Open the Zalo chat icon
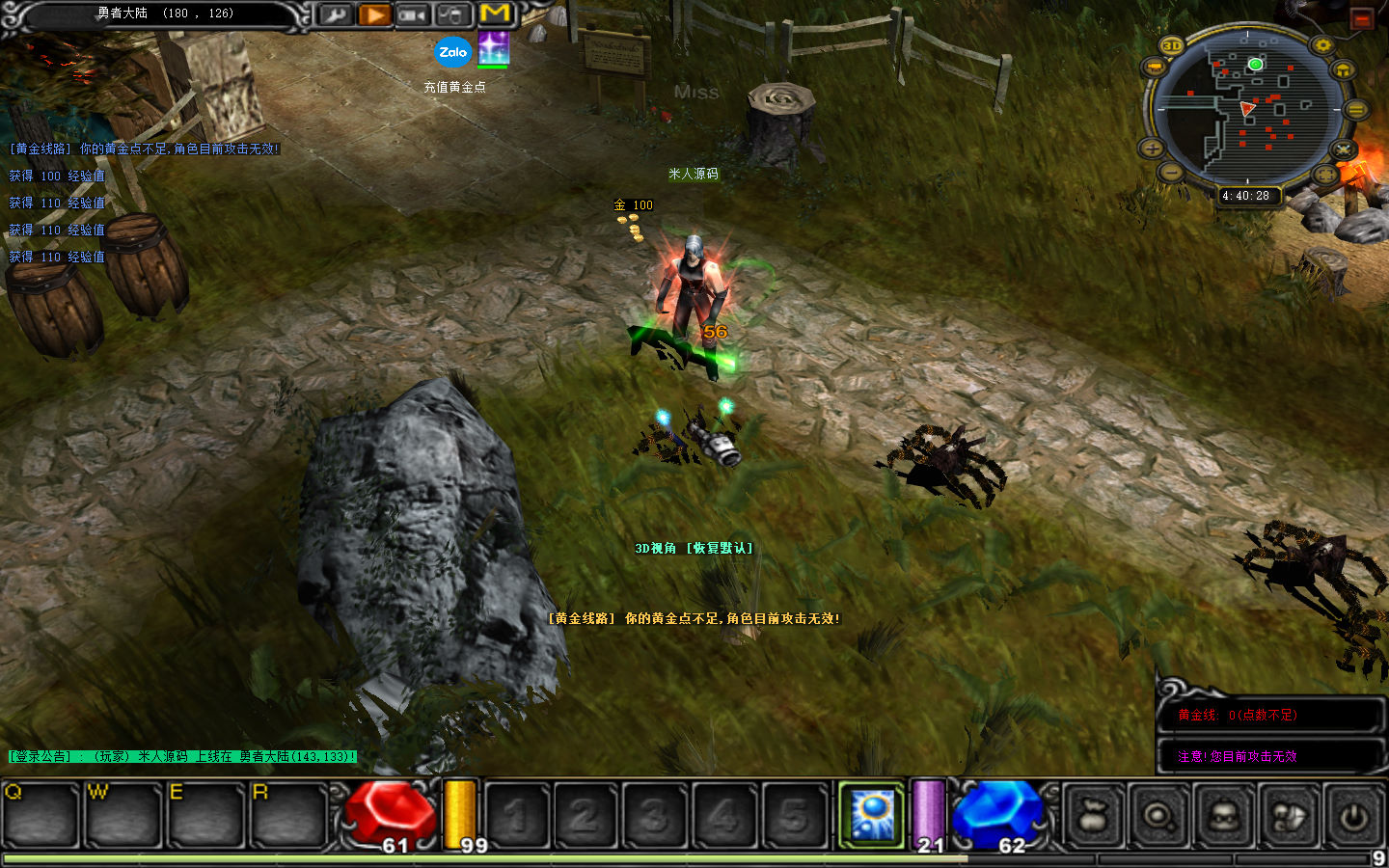1389x868 pixels. [x=452, y=52]
